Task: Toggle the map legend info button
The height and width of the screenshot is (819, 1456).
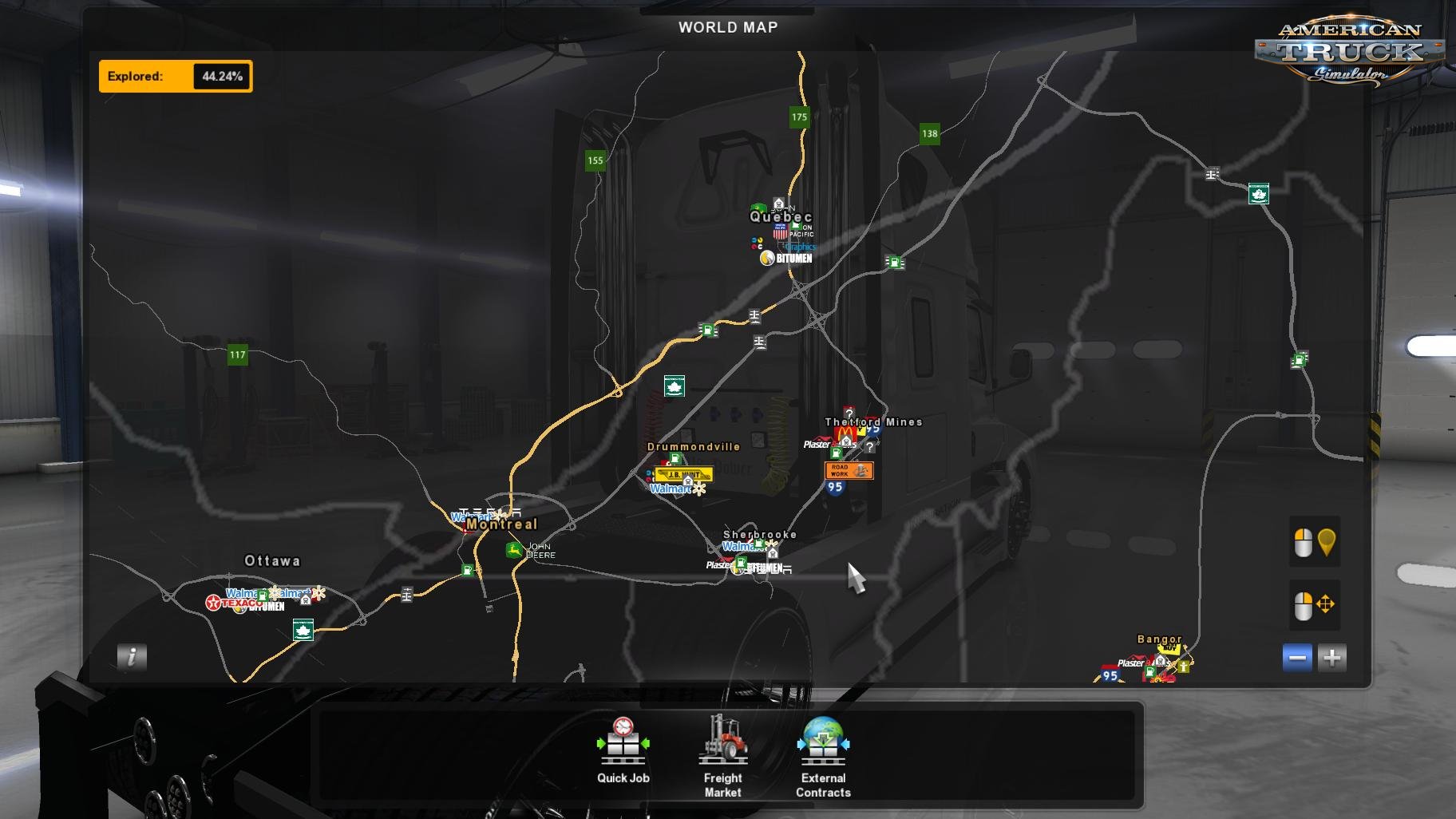Action: pos(131,657)
